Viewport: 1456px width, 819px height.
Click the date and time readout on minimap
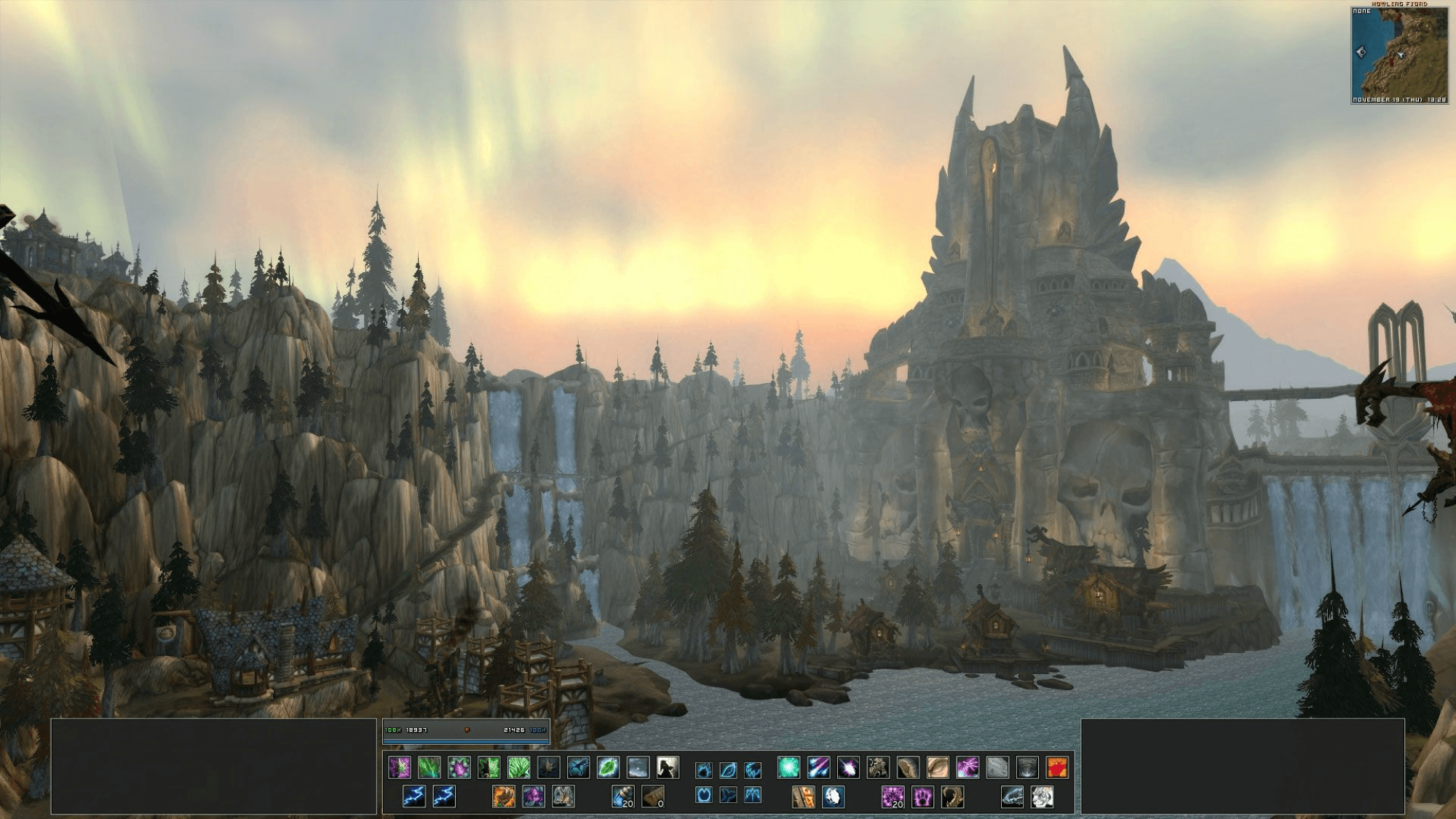click(1398, 100)
